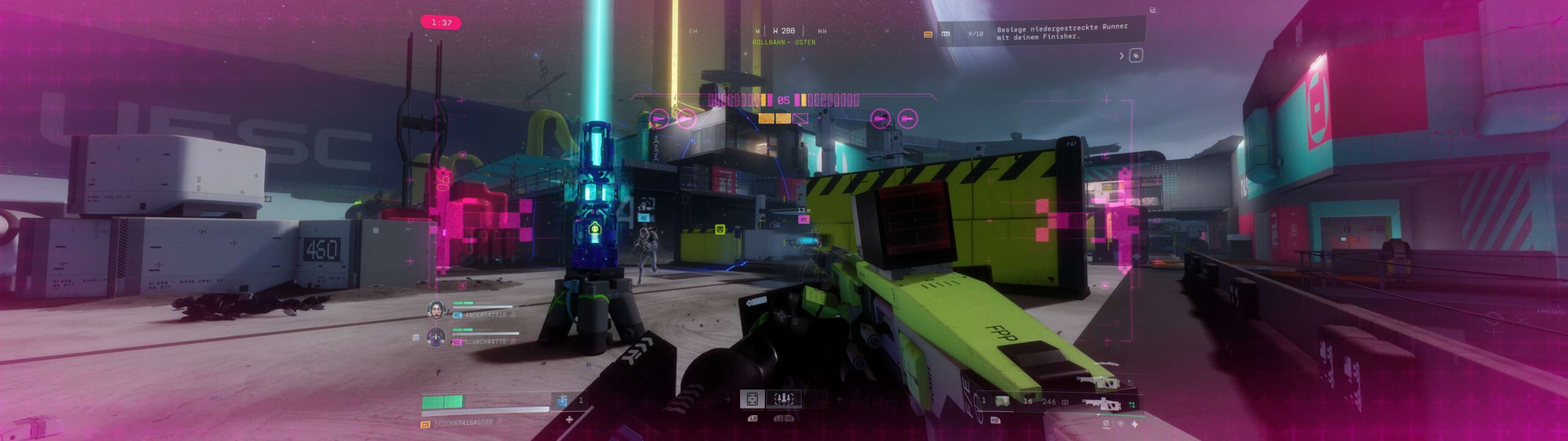Click the shield status icon below the weapons

pos(1120,424)
